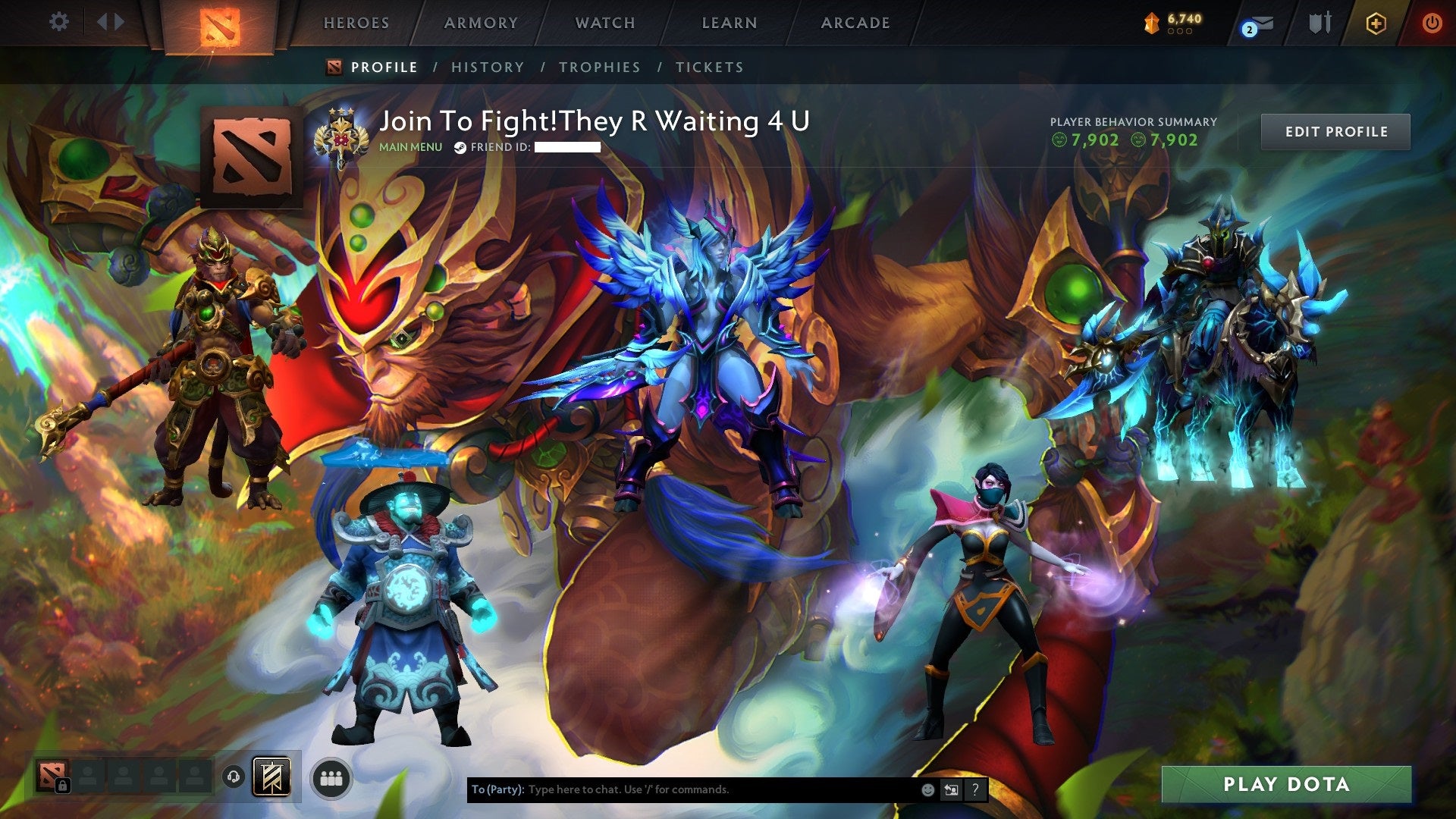
Task: Open the mail notifications inbox
Action: (1259, 23)
